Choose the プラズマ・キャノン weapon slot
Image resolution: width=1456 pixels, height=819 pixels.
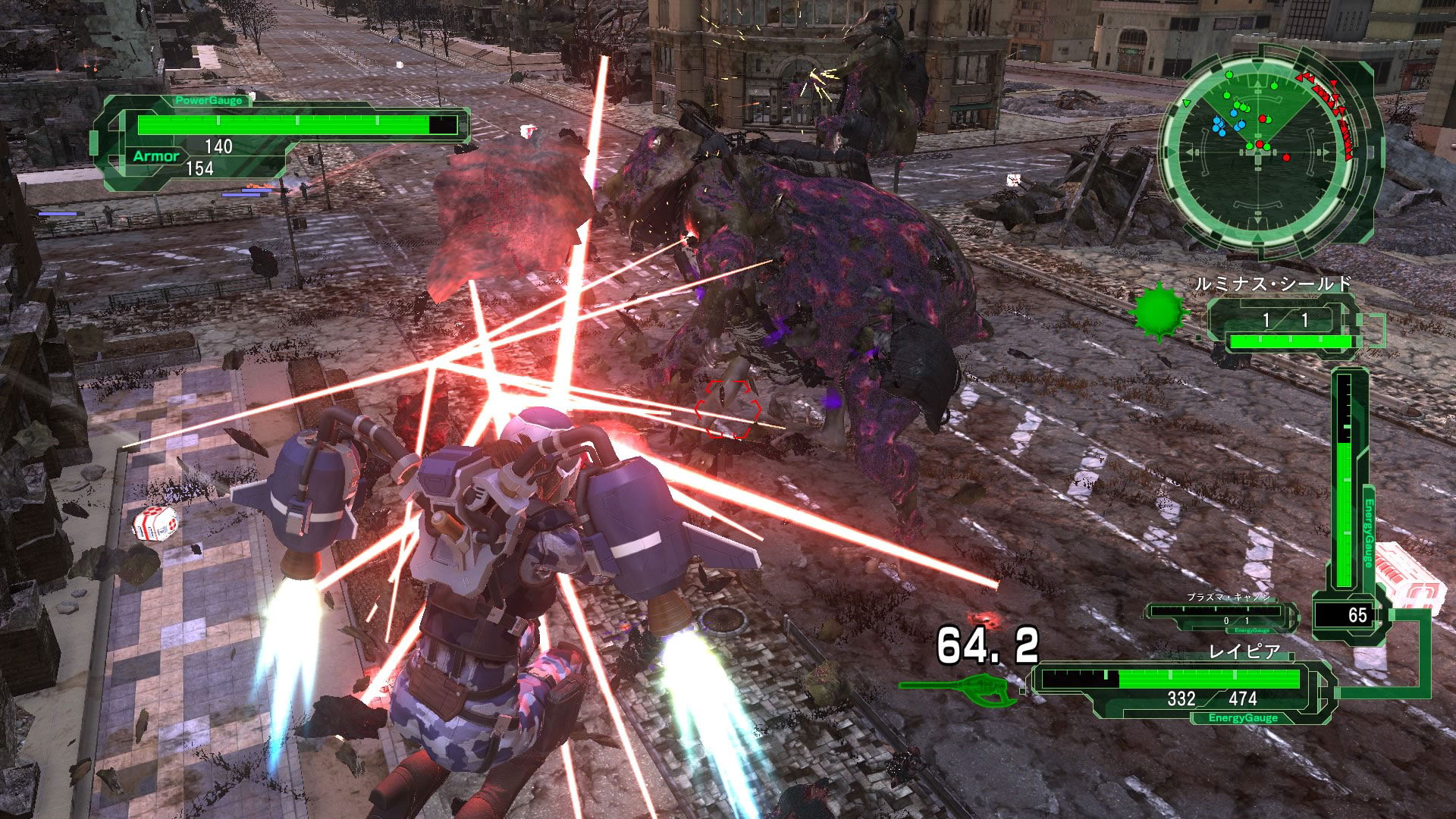(x=1221, y=616)
